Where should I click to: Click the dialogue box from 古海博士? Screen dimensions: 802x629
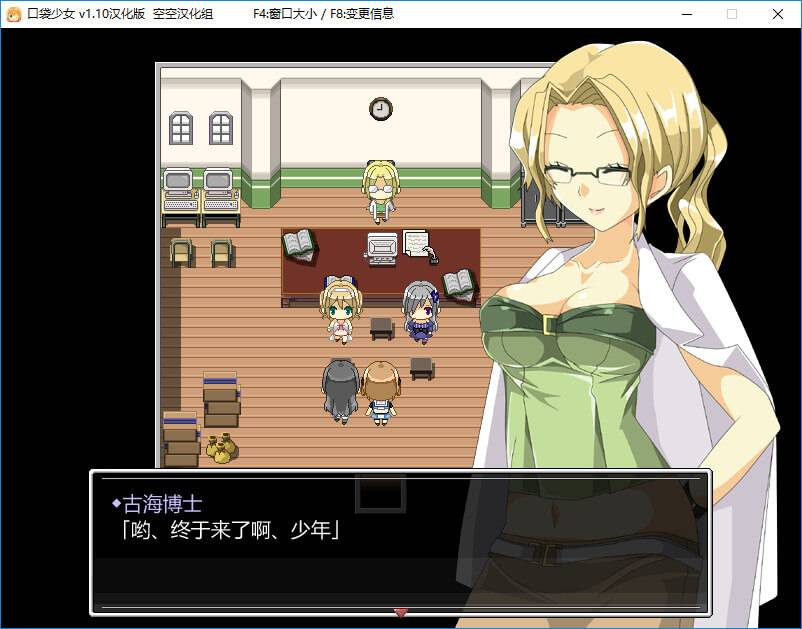click(x=400, y=541)
